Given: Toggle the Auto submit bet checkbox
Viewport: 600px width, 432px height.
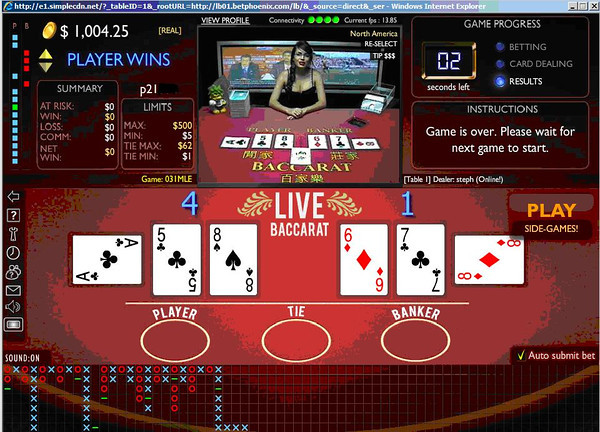Looking at the screenshot, I should click(x=520, y=355).
